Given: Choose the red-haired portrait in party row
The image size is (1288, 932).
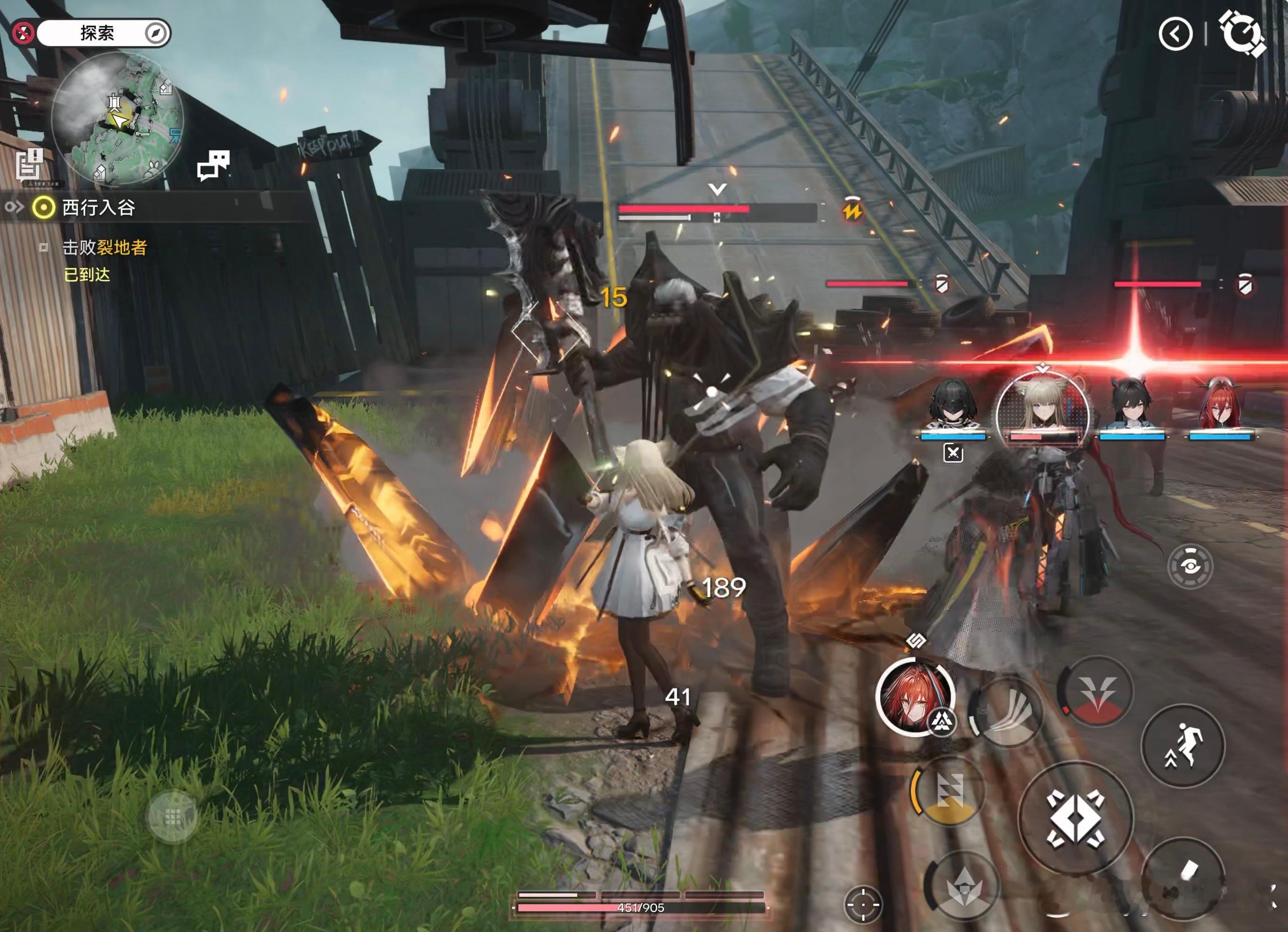Looking at the screenshot, I should click(1220, 406).
